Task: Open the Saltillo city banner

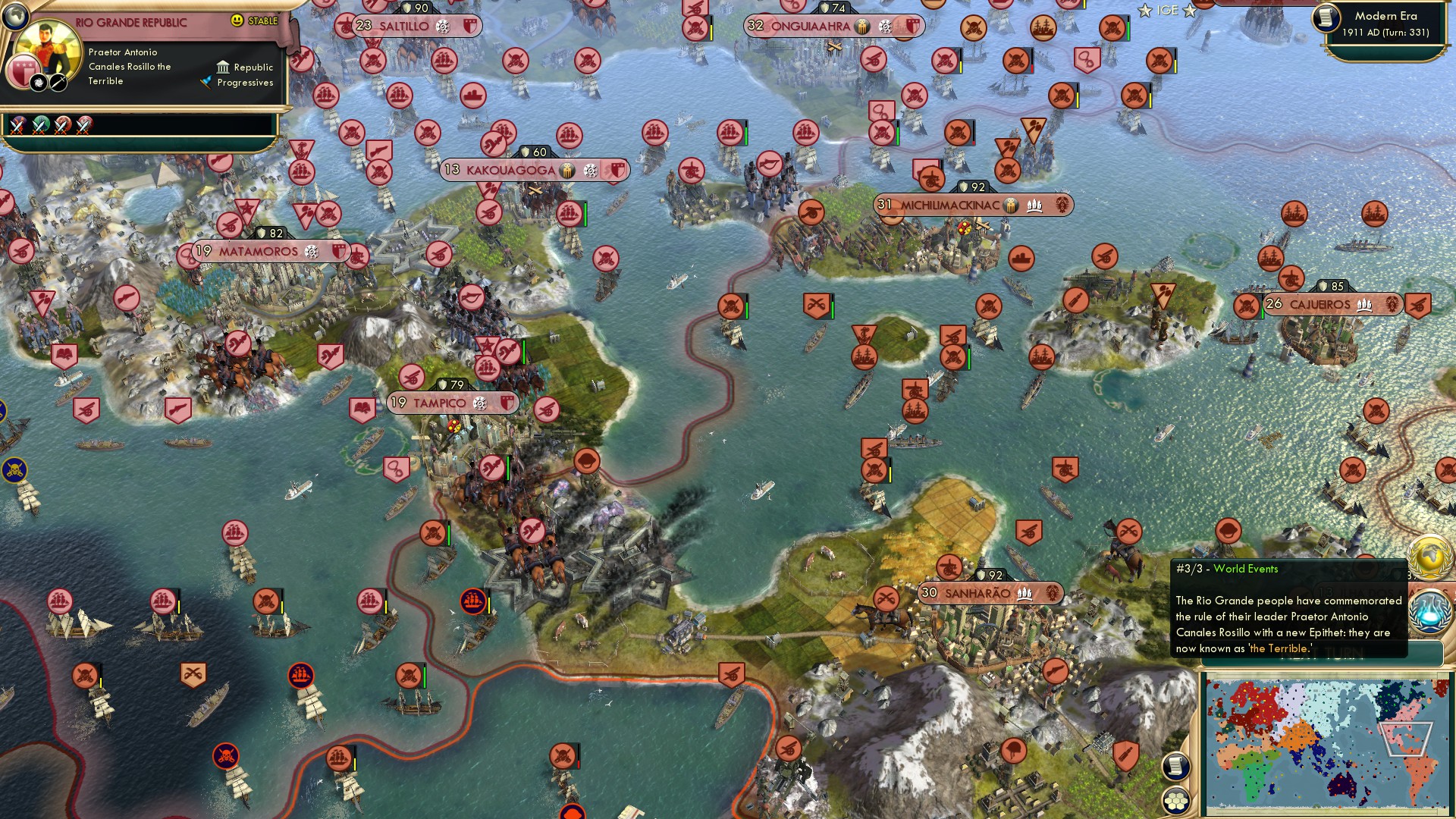Action: 416,27
